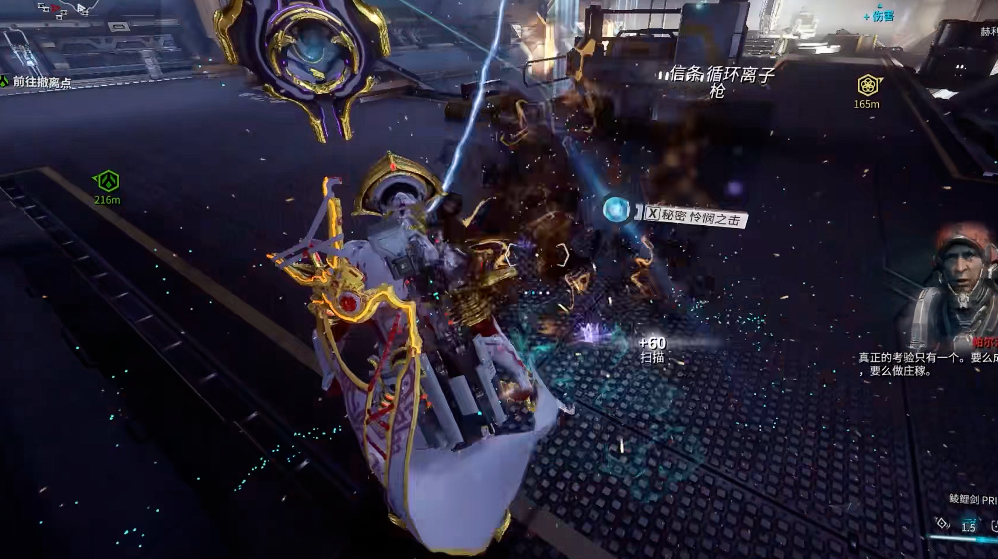The image size is (998, 559).
Task: Select the combo multiplier icon showing 1.5
Action: coord(966,526)
